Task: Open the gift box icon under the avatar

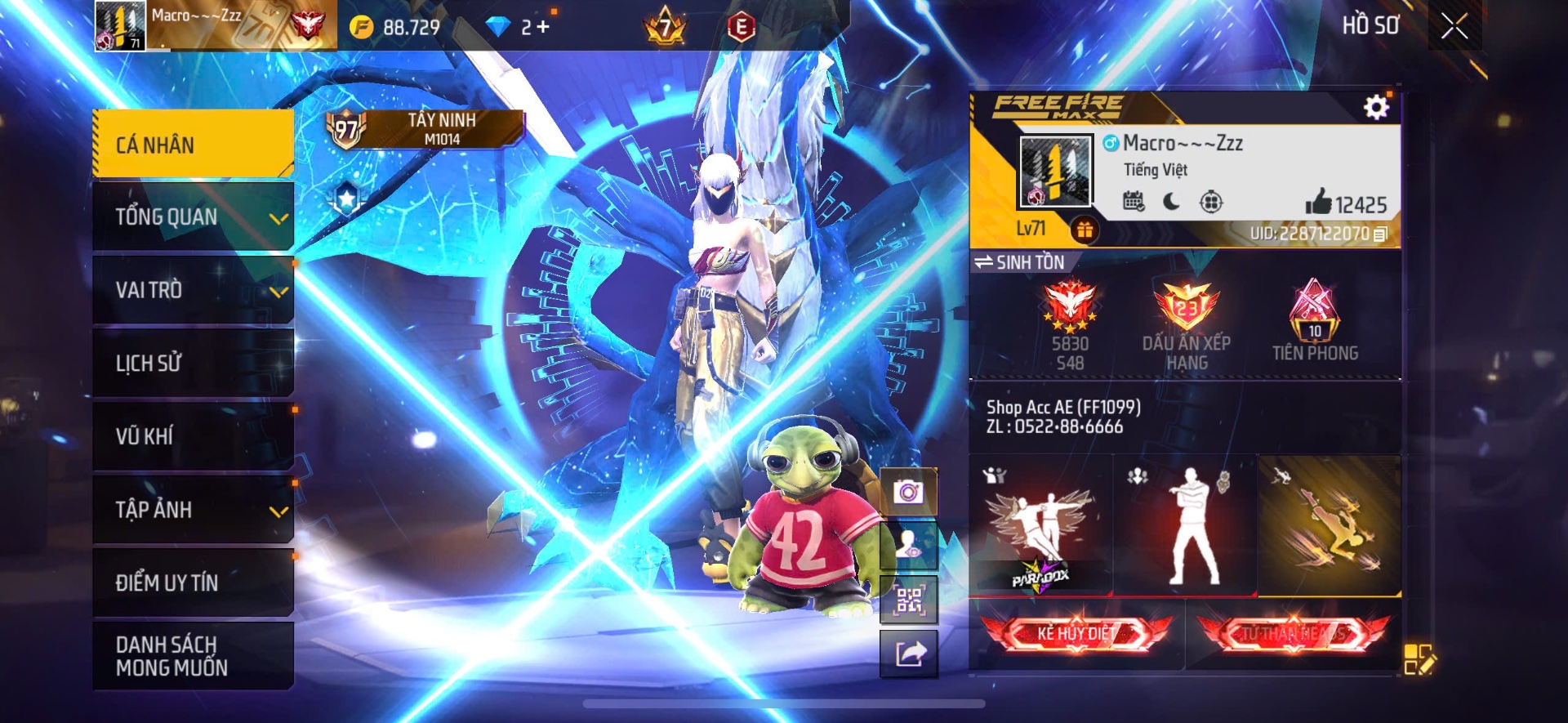Action: coord(1086,231)
